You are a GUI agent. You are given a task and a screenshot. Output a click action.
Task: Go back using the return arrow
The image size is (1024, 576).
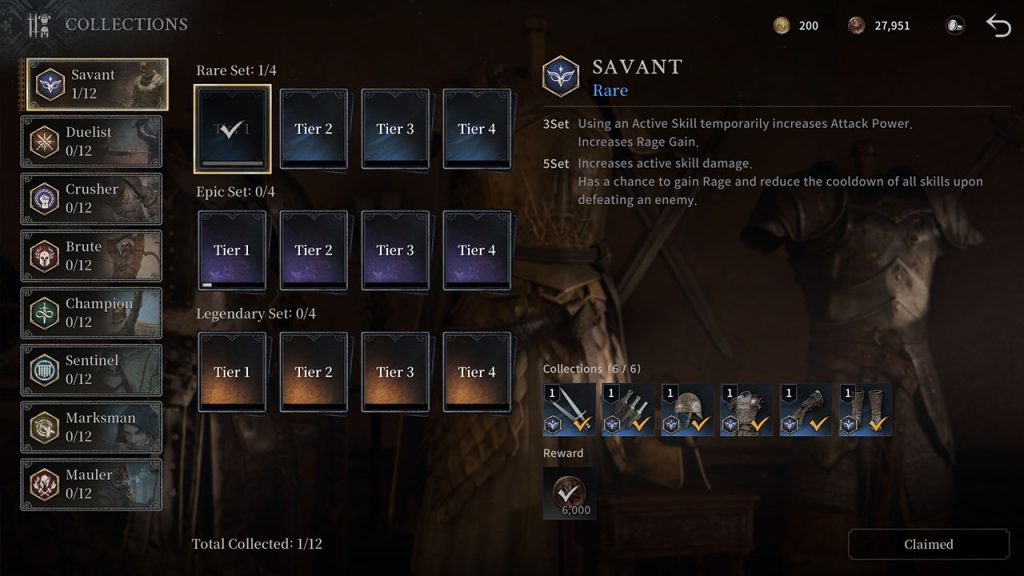998,25
